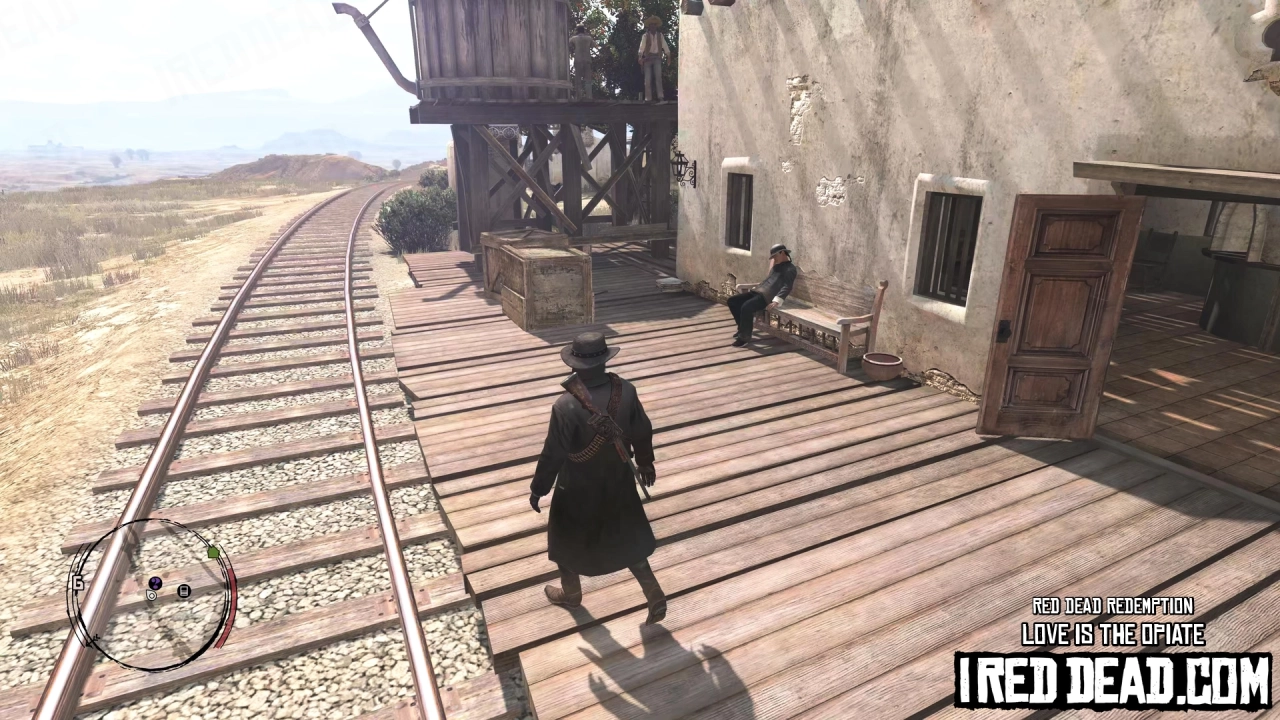Click the compass arrow on the minimap edge
The width and height of the screenshot is (1280, 720).
click(90, 642)
